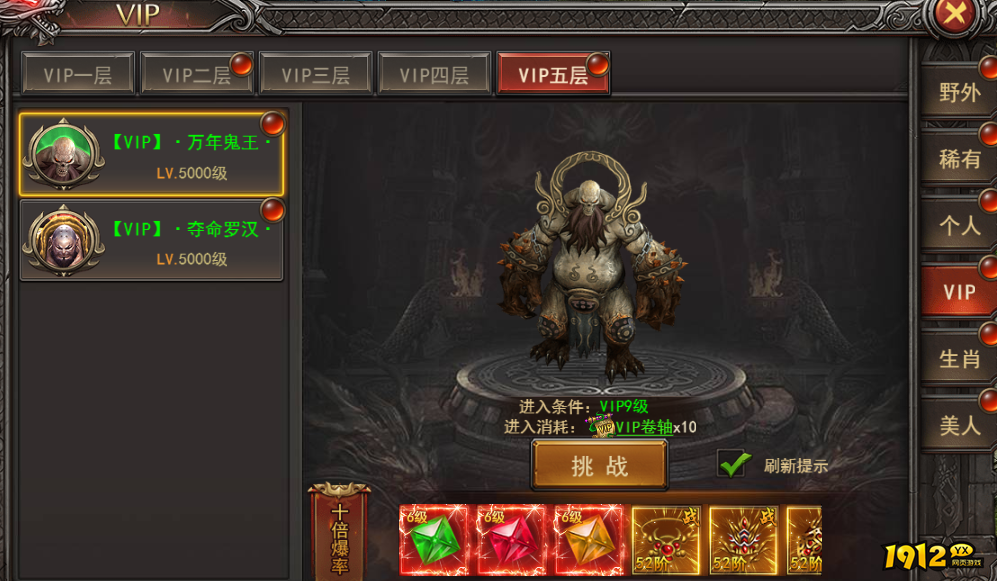This screenshot has width=997, height=581.
Task: Open the 生肖 side category
Action: 959,359
